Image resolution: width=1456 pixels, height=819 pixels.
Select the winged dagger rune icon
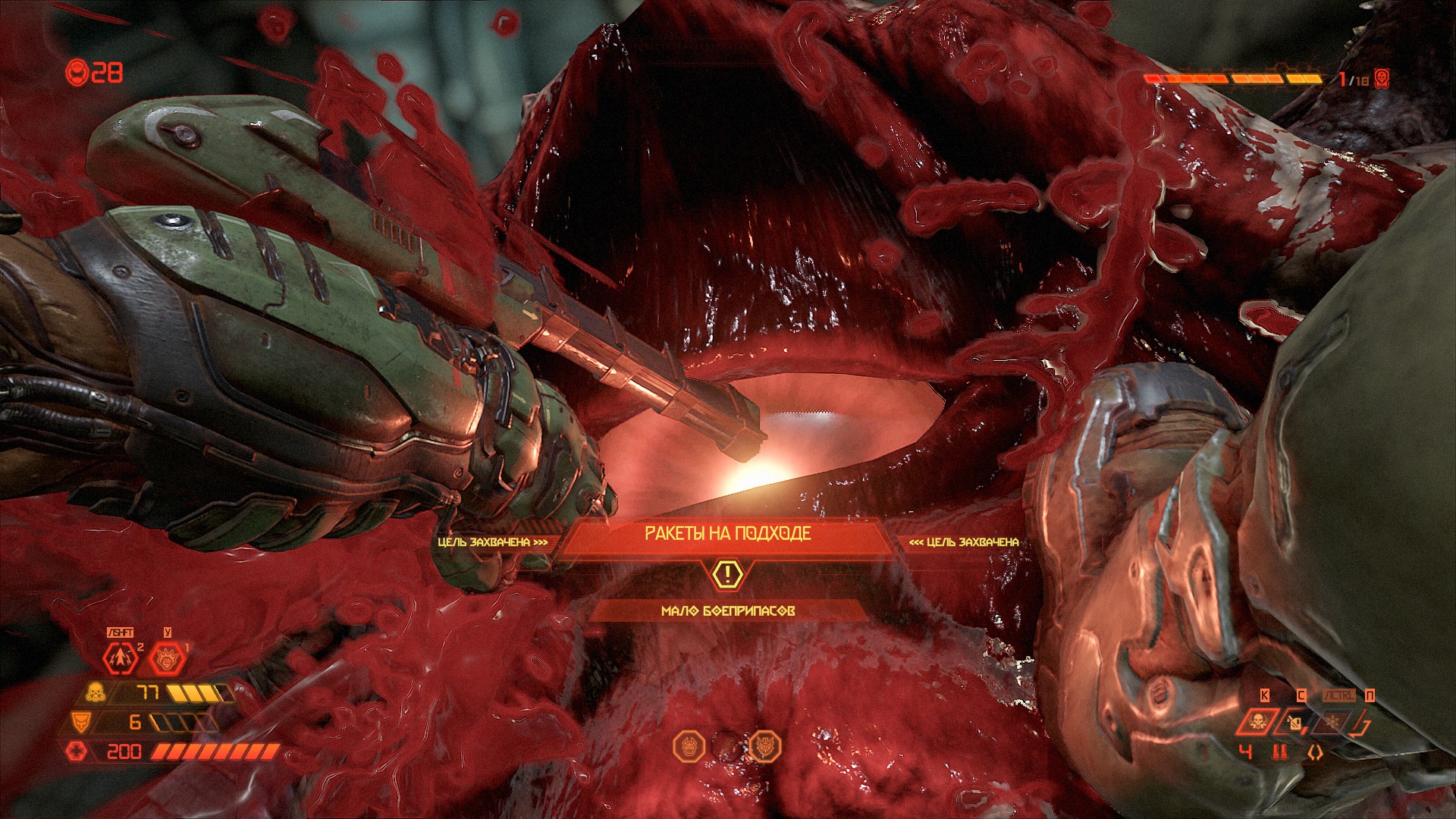765,746
